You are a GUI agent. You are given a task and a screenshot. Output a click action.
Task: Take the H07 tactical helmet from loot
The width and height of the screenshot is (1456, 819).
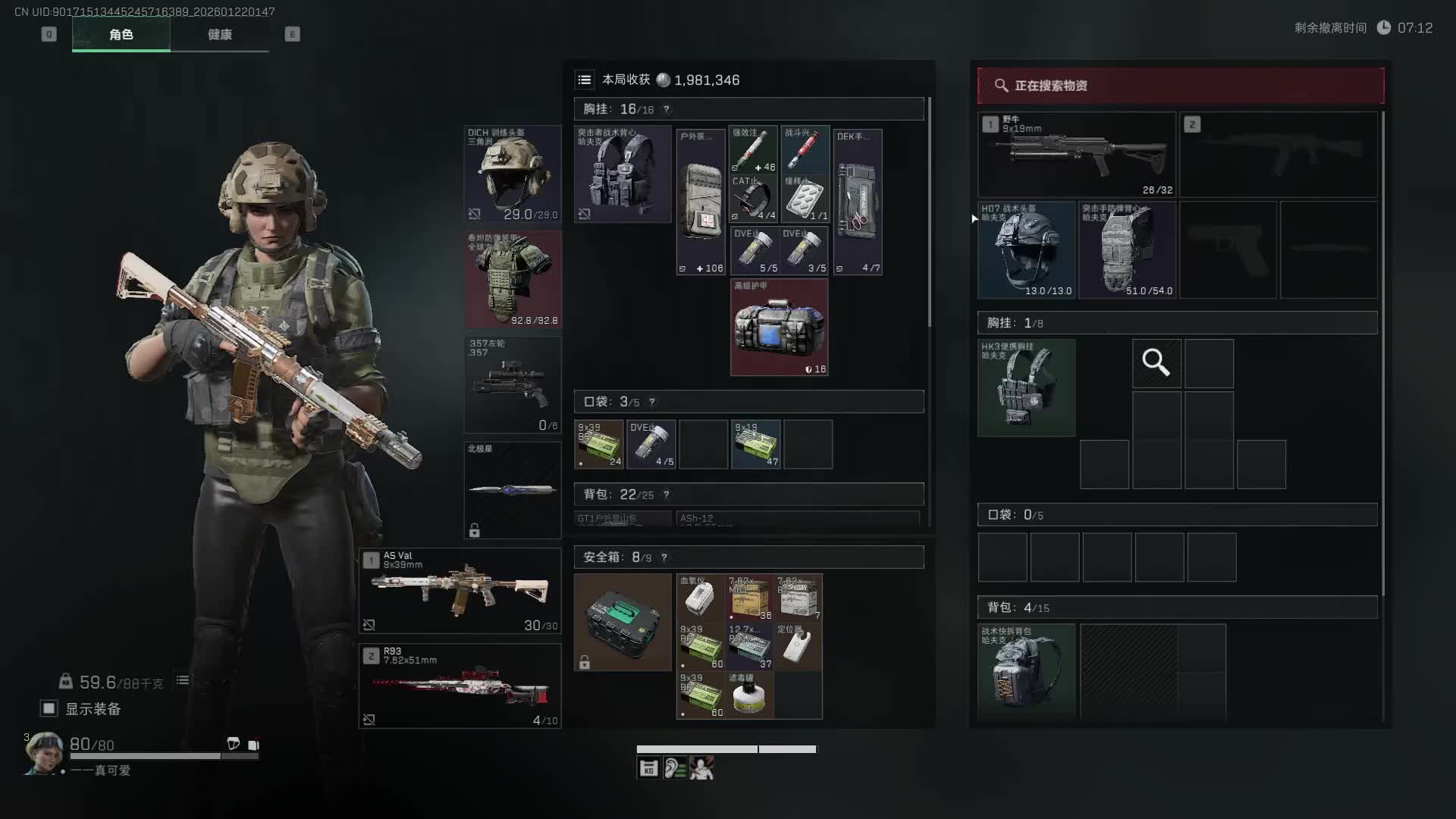[x=1026, y=249]
